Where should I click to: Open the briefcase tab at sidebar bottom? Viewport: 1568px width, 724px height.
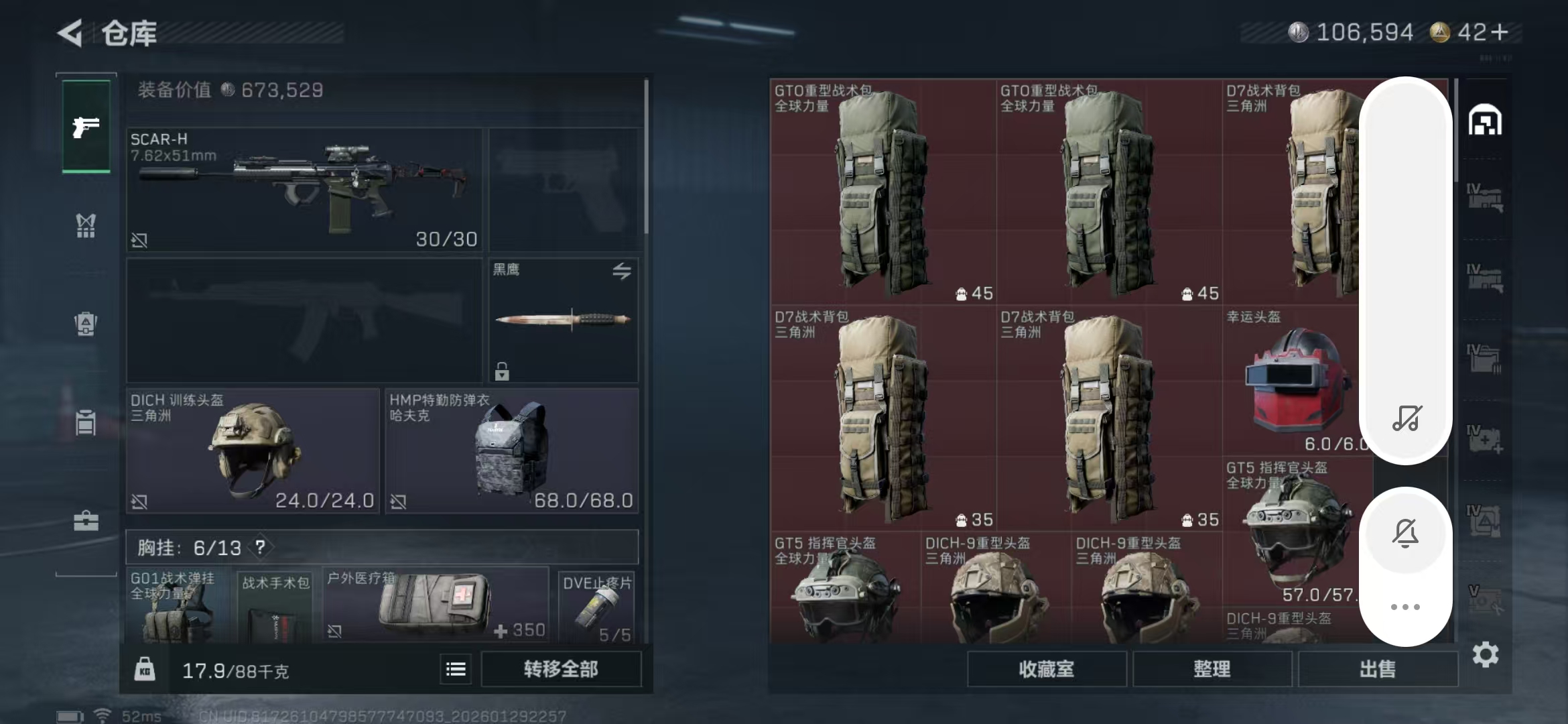85,522
